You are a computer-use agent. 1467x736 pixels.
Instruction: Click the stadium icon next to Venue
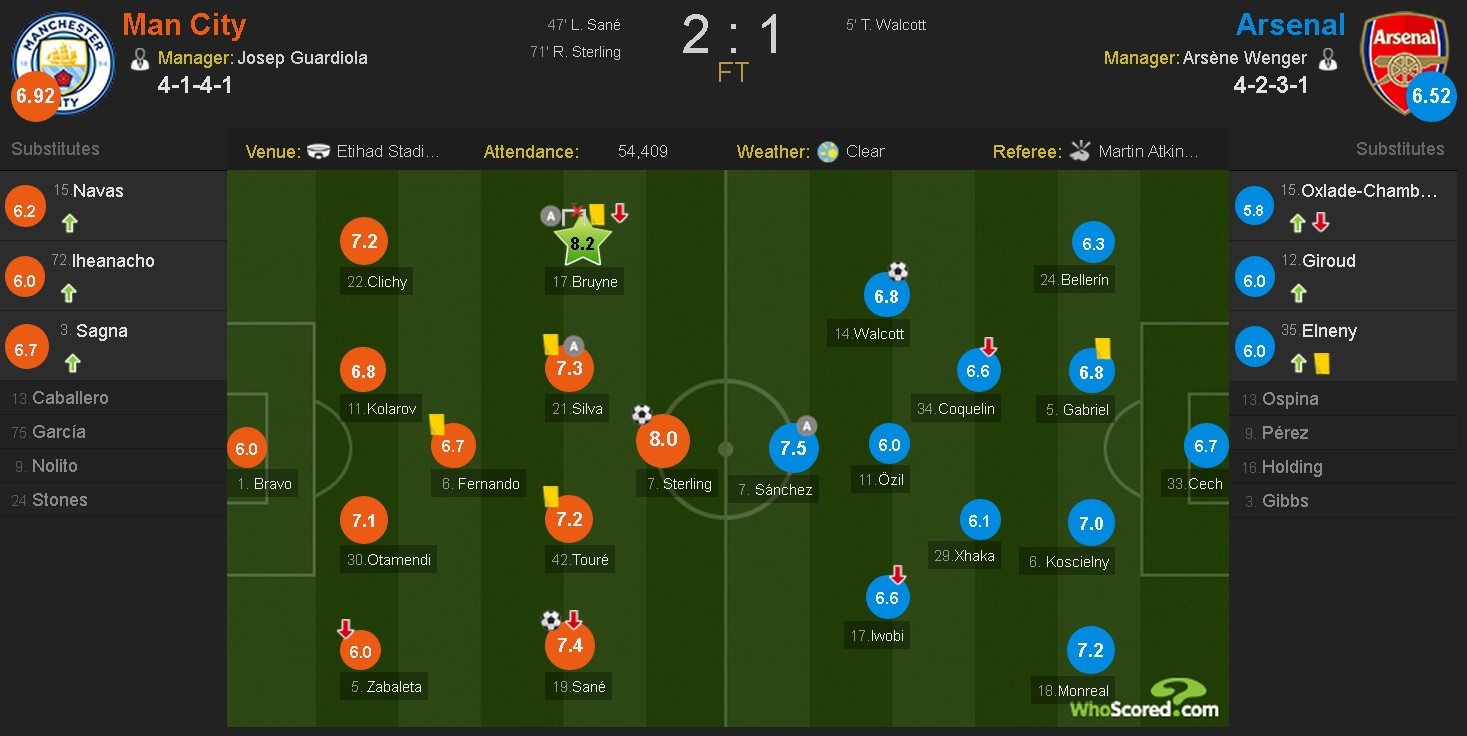318,150
